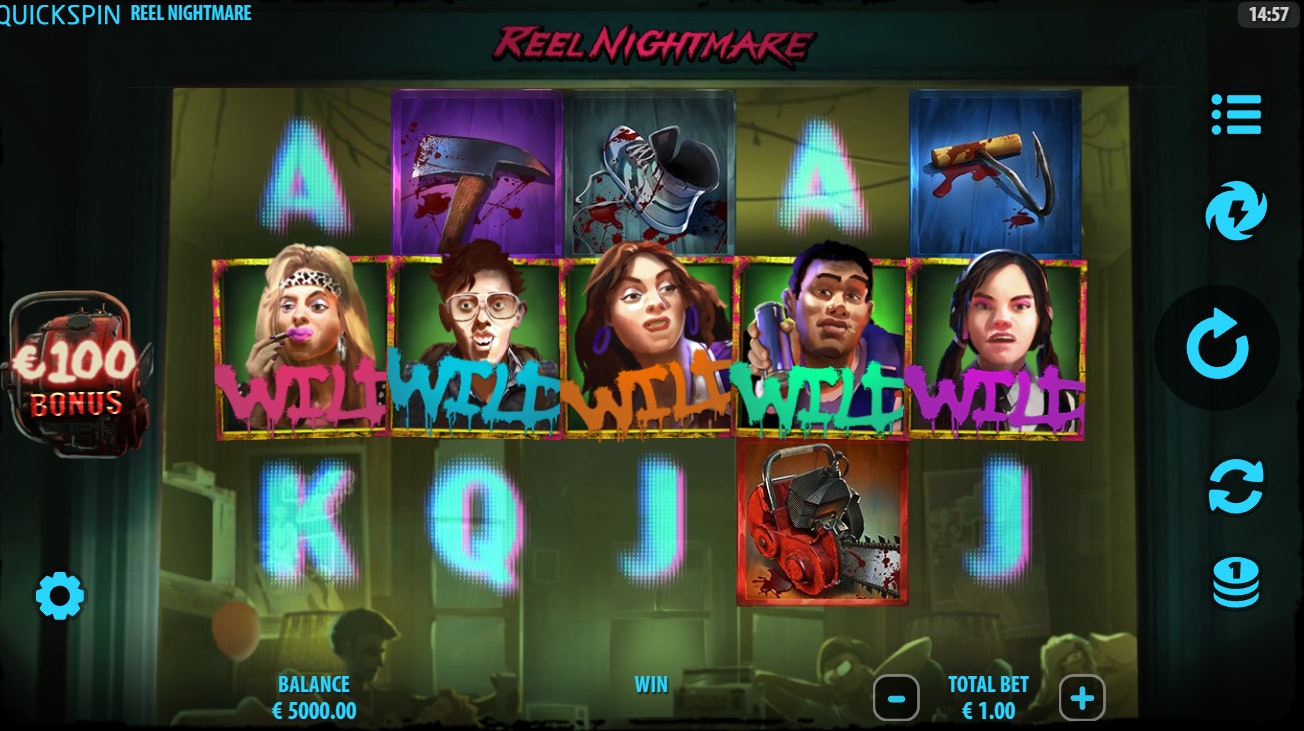Select the chainsaw symbol on reel four
The image size is (1304, 731).
pos(822,523)
